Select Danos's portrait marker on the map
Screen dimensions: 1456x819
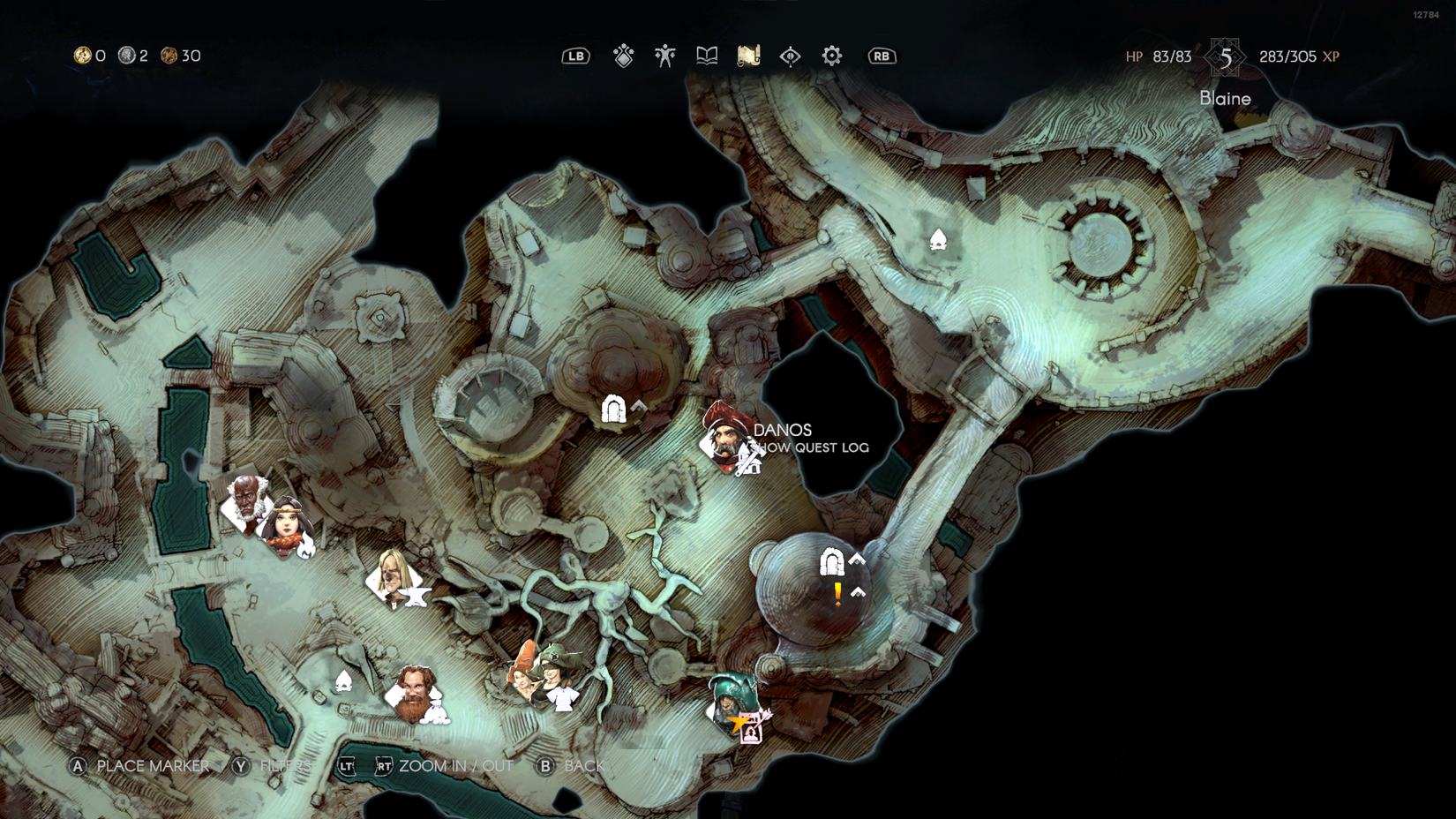tap(725, 436)
